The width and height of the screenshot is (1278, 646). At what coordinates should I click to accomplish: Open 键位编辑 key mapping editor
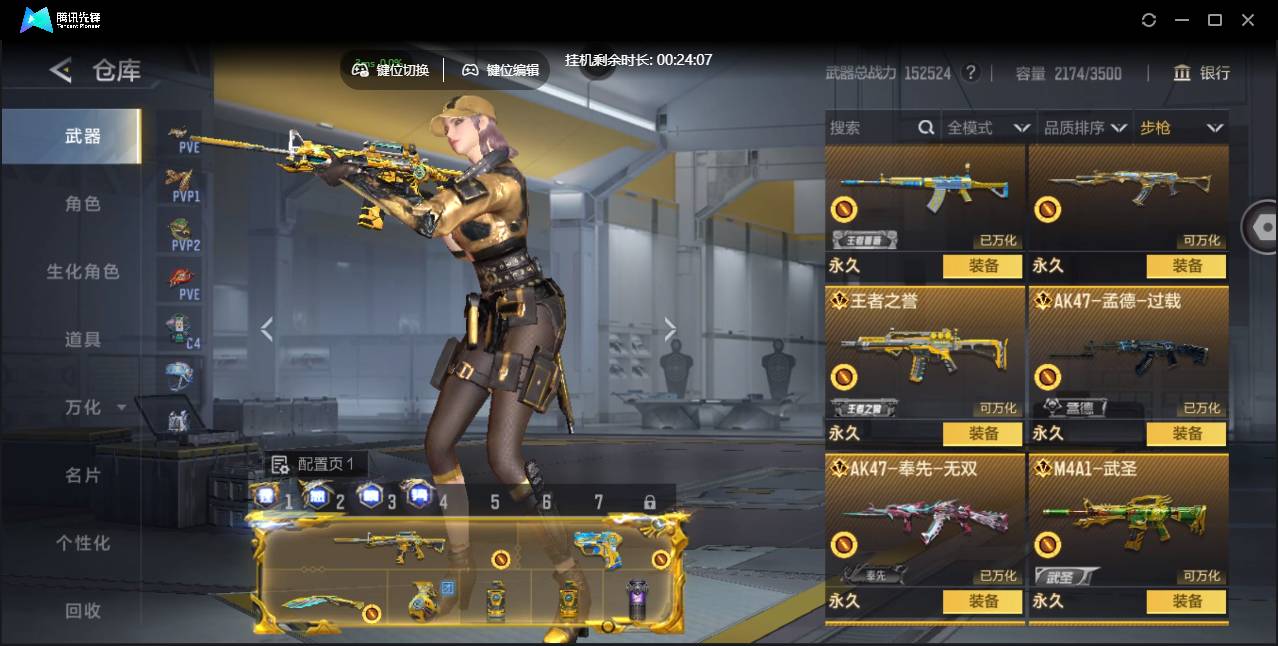point(501,70)
